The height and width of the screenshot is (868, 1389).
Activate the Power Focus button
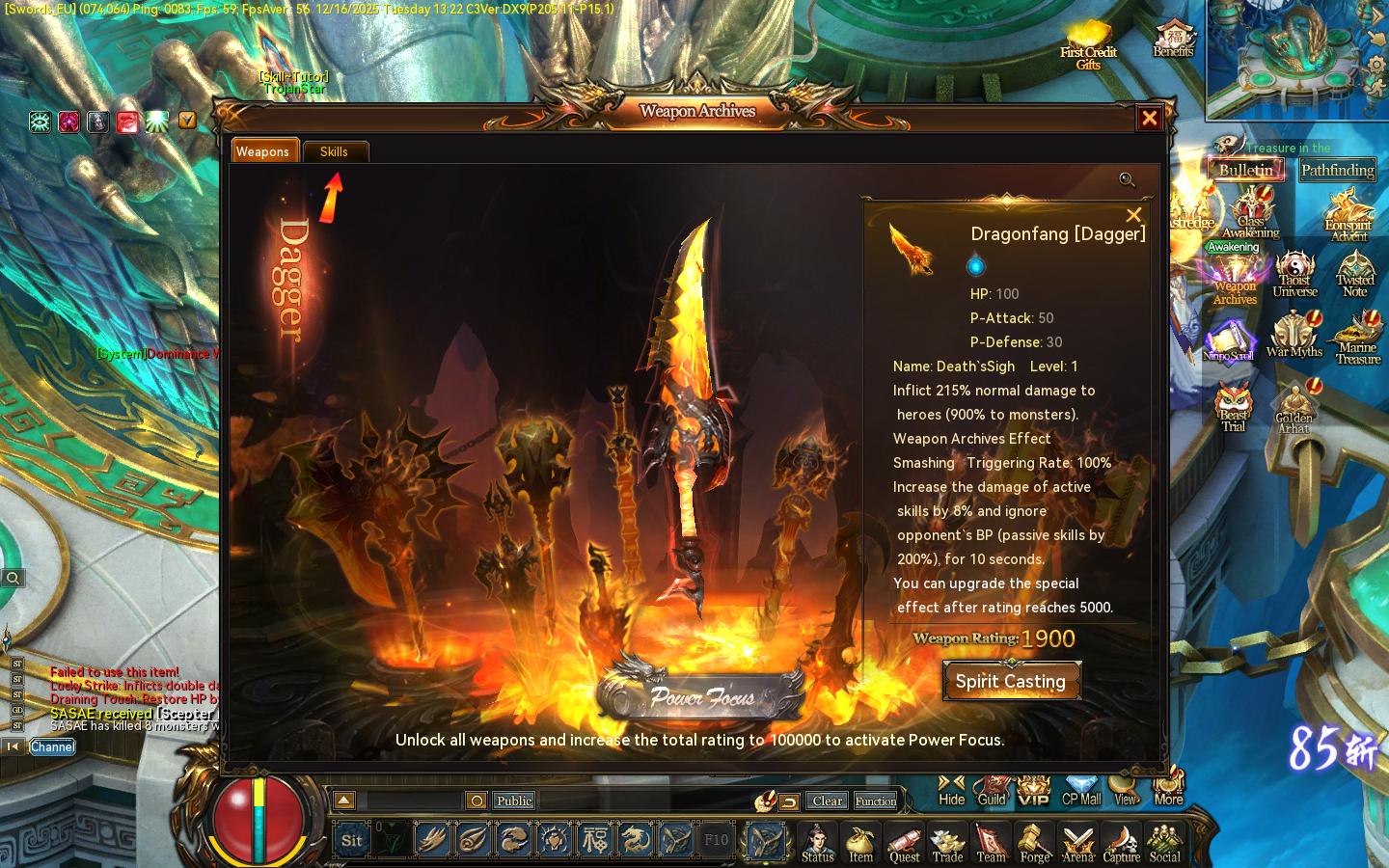click(701, 694)
